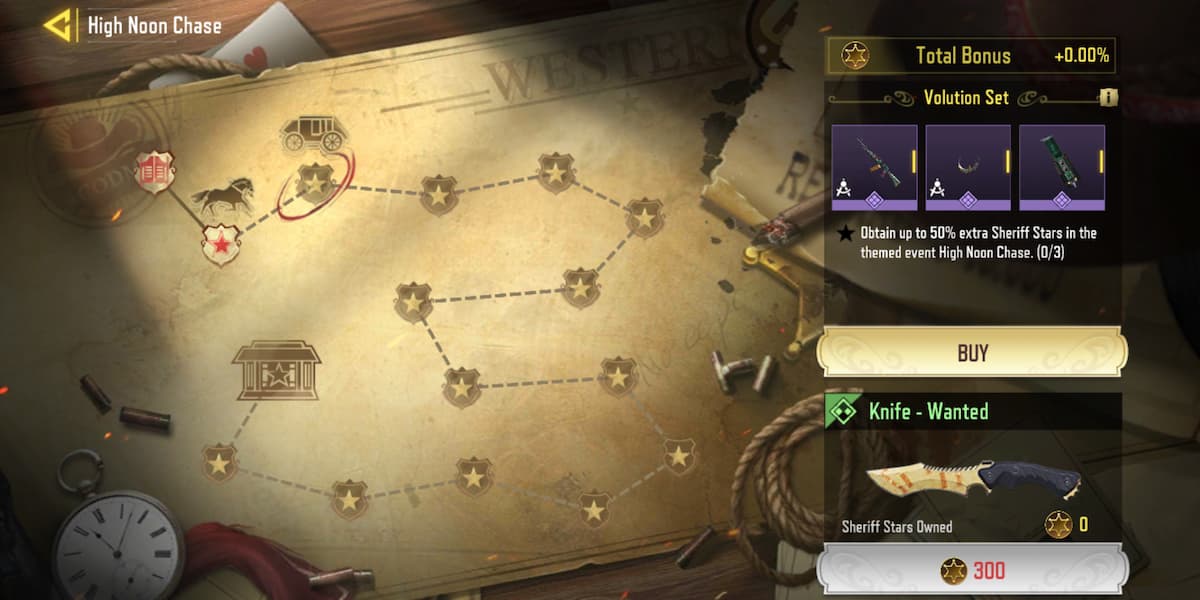1200x600 pixels.
Task: Open the red book shield marker
Action: [155, 173]
